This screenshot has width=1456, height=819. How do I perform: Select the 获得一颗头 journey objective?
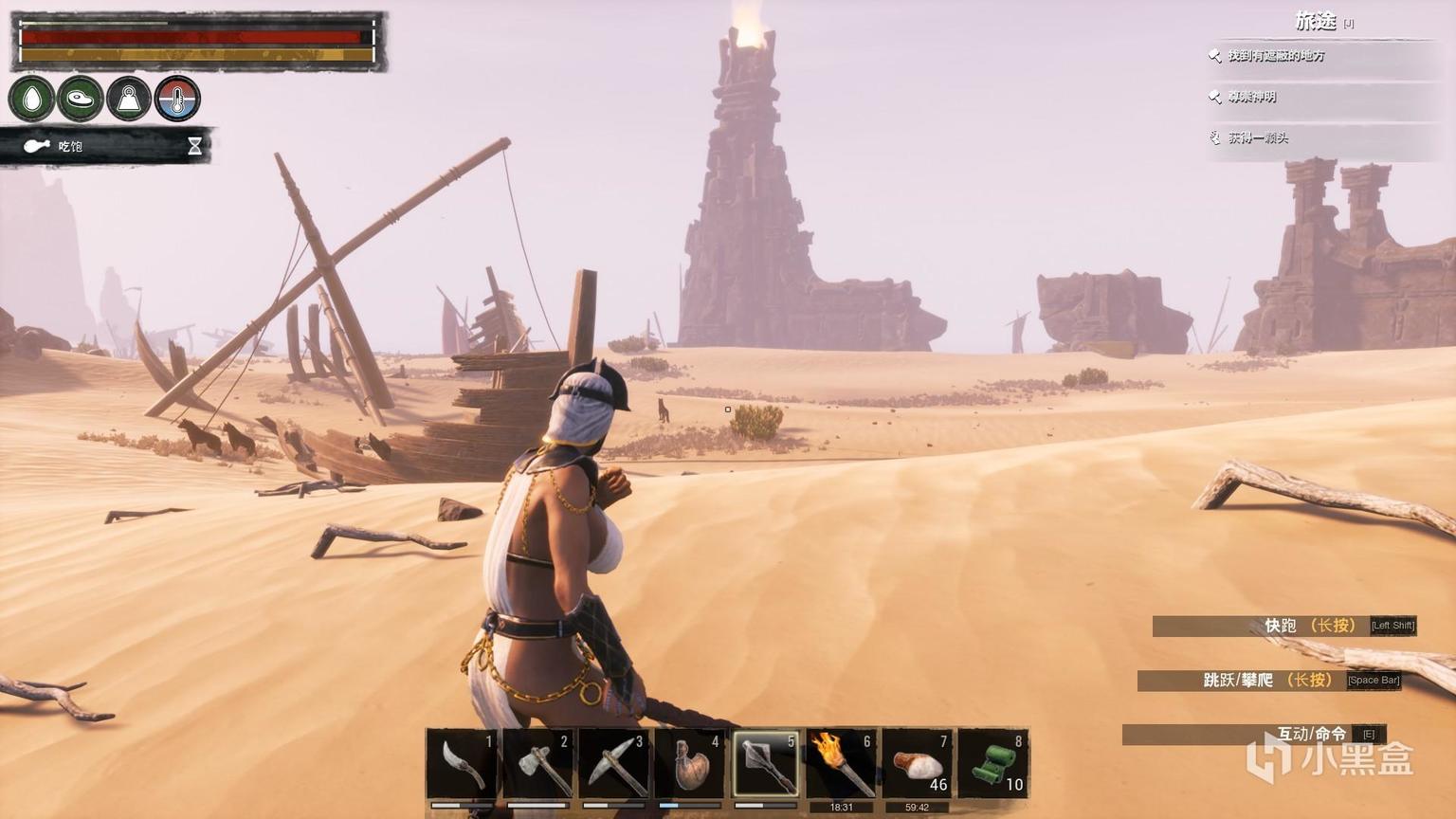tap(1258, 137)
